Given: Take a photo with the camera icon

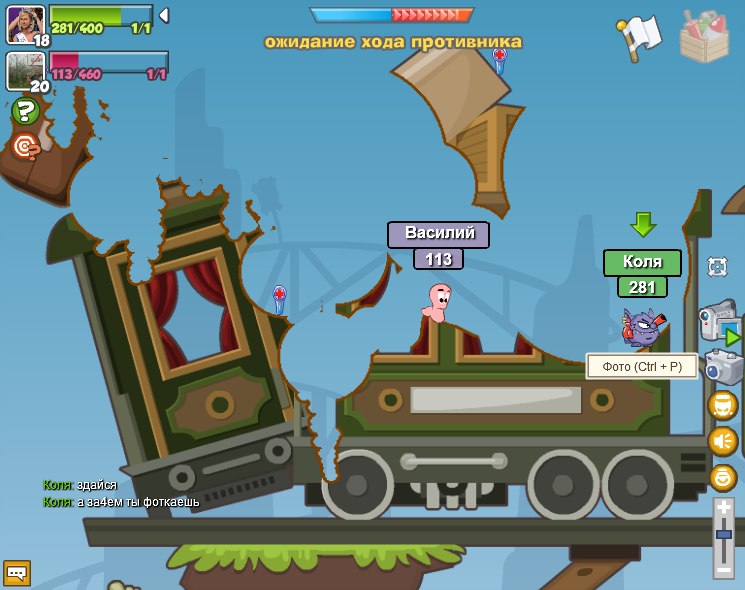Looking at the screenshot, I should 722,367.
